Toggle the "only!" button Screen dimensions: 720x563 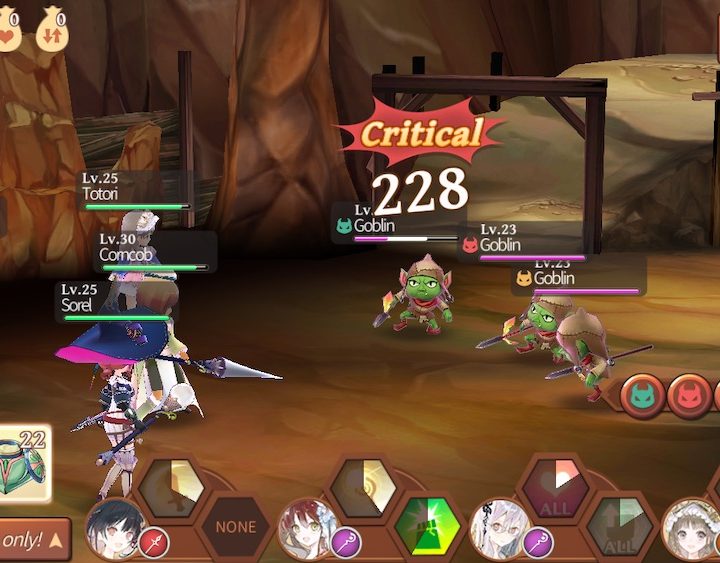click(x=34, y=540)
